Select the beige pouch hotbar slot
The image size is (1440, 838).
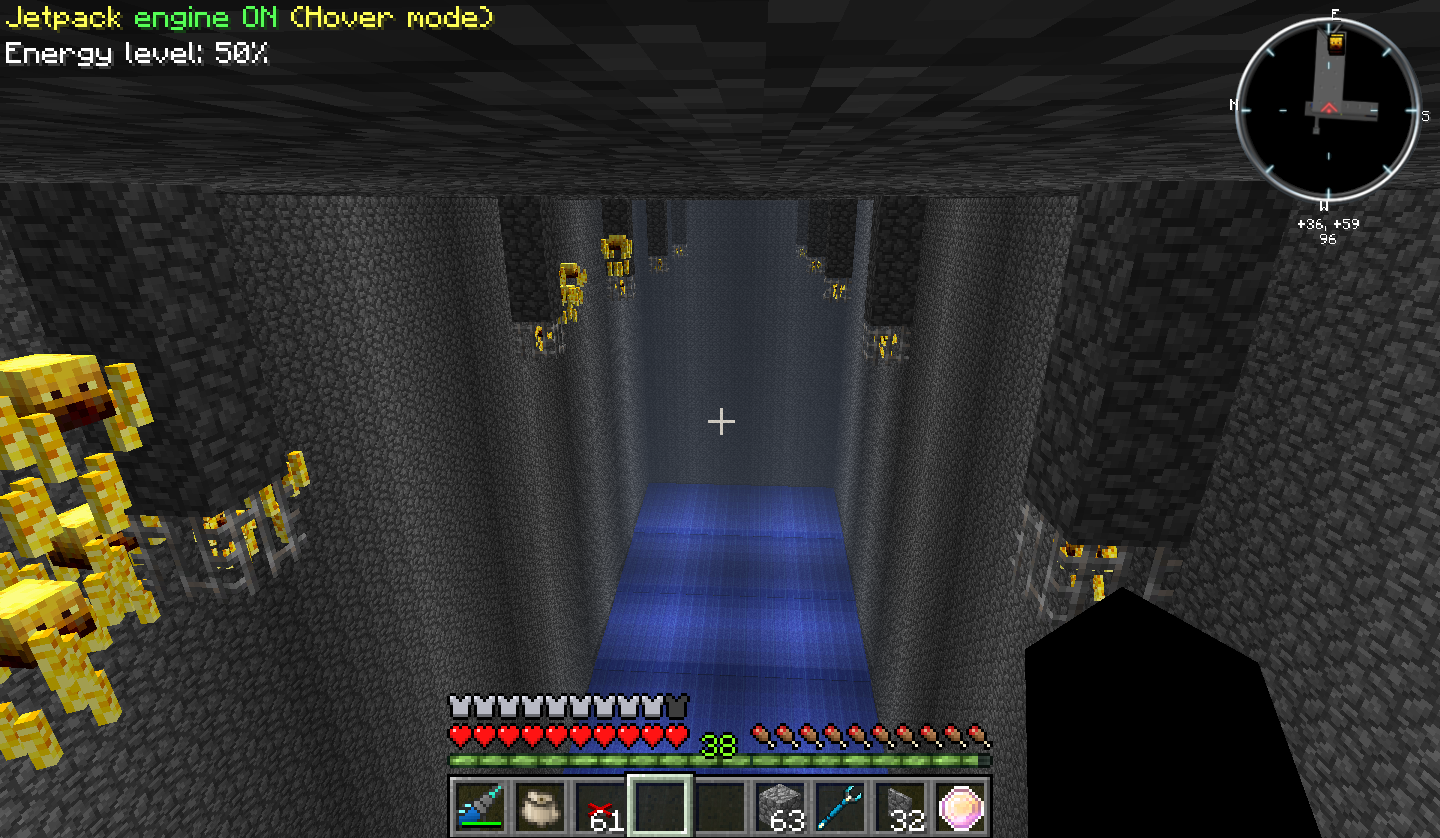[540, 806]
